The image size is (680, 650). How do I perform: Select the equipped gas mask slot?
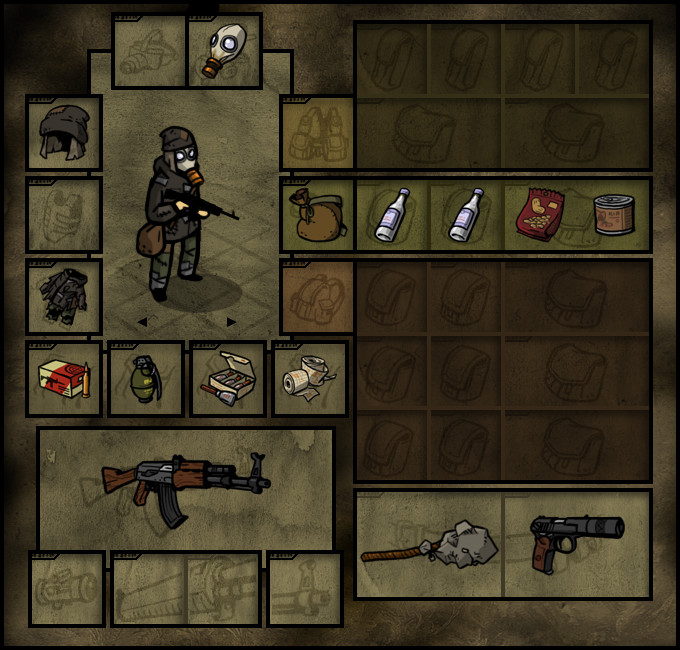225,50
